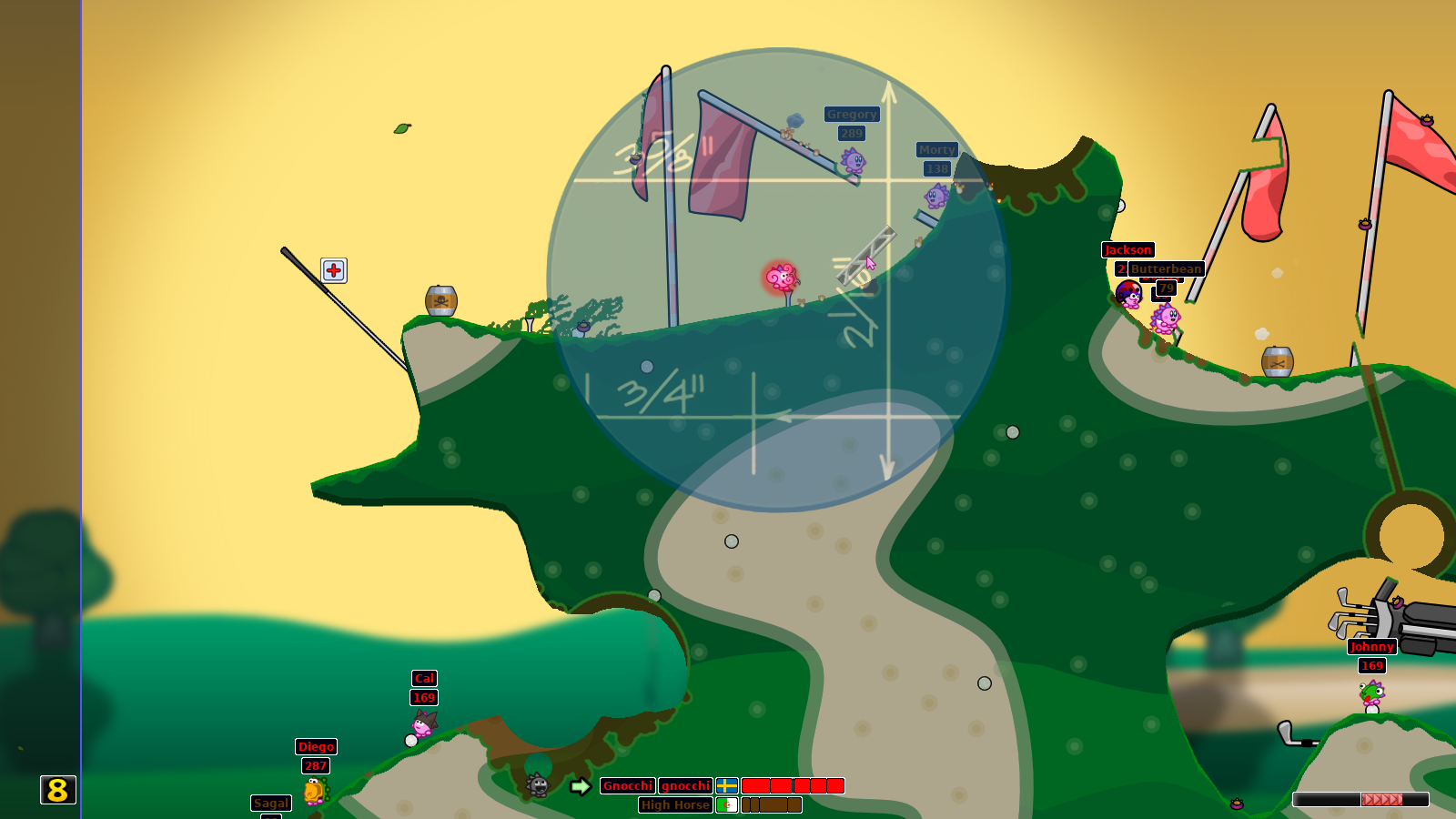Click the skull barrel near the left cliff
The width and height of the screenshot is (1456, 819).
pos(440,301)
